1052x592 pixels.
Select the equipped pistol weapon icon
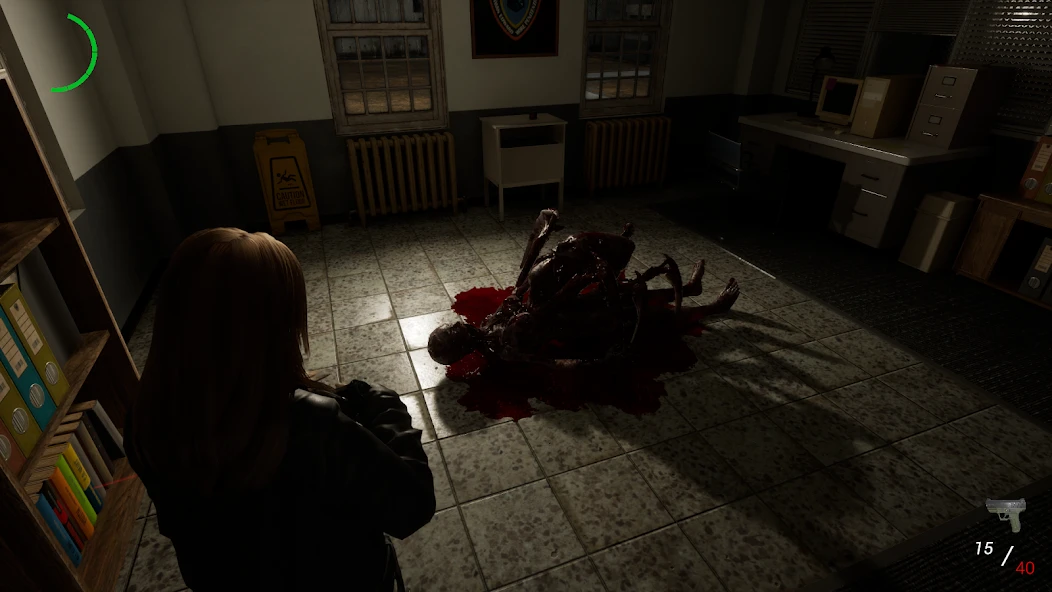[x=1004, y=514]
